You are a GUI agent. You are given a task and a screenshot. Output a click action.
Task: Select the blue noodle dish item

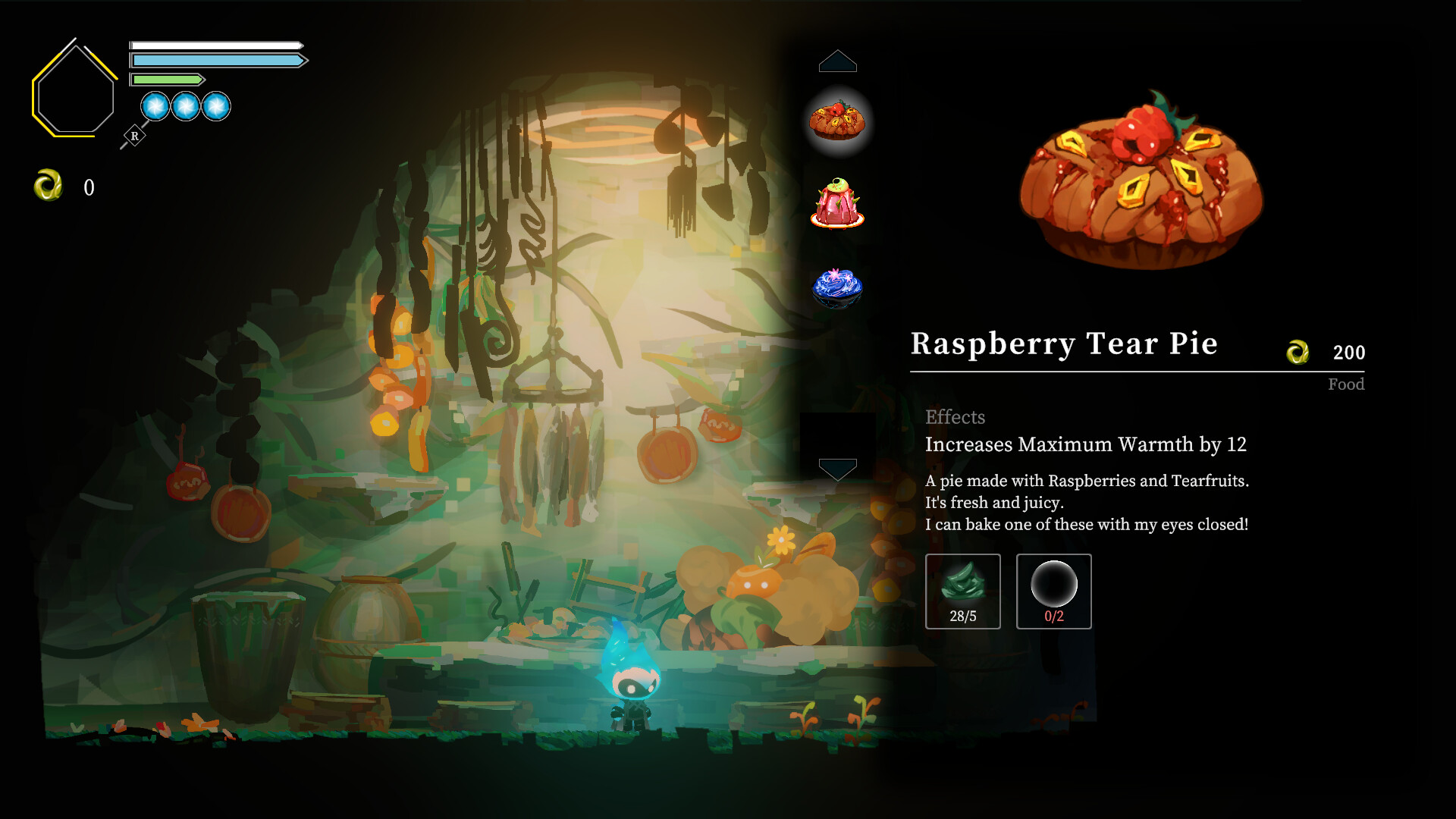tap(838, 289)
